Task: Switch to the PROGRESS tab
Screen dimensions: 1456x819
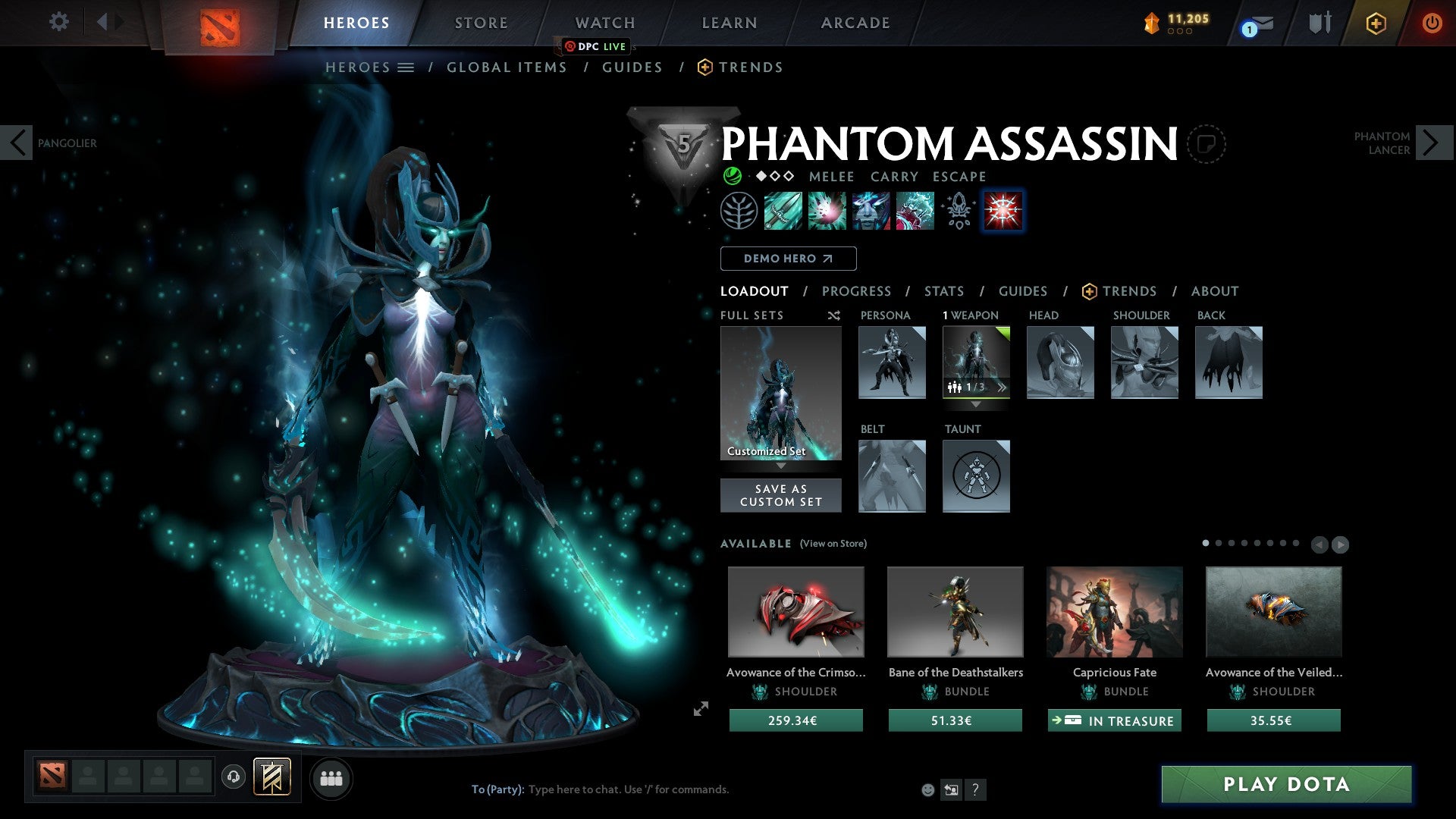Action: pos(856,291)
